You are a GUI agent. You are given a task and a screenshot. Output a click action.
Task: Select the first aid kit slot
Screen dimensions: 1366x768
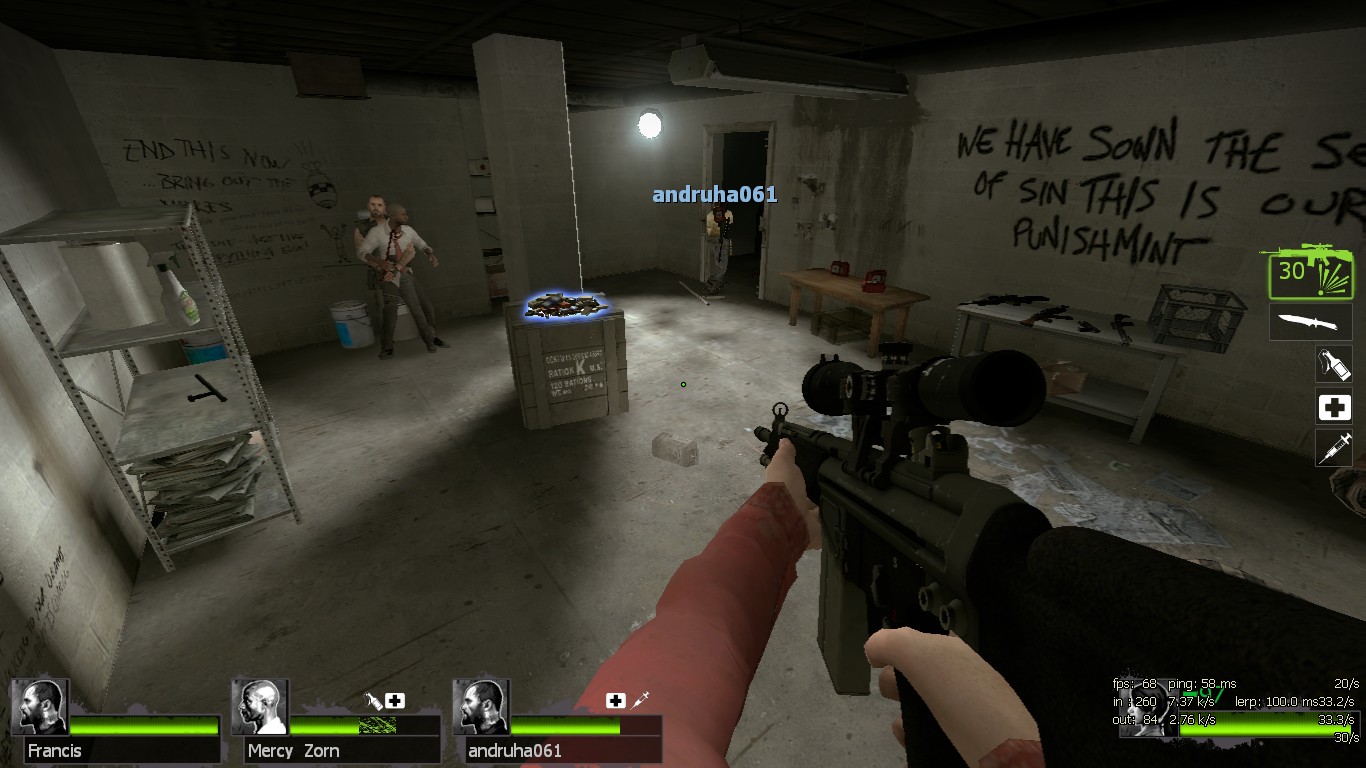click(x=1333, y=407)
